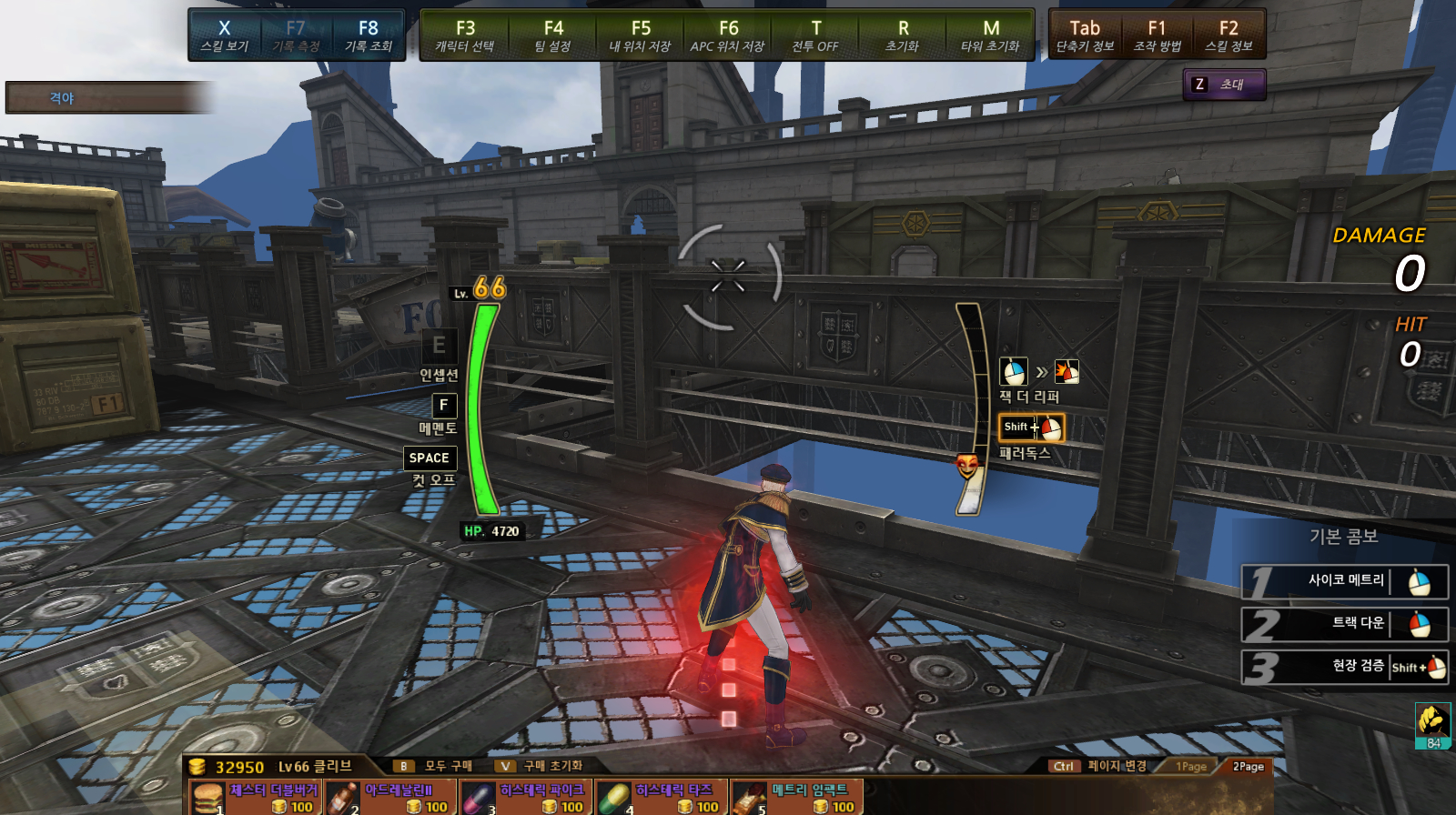Screen dimensions: 1456x815
Task: Click the 초대 invite button
Action: 1224,85
